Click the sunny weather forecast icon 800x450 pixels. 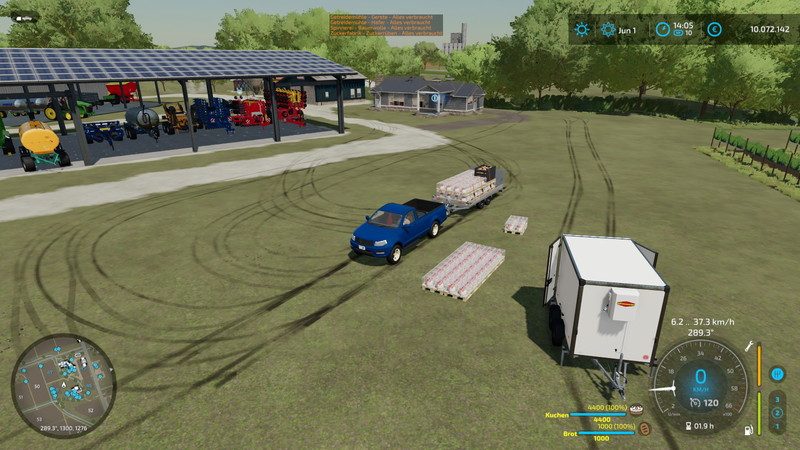click(582, 29)
